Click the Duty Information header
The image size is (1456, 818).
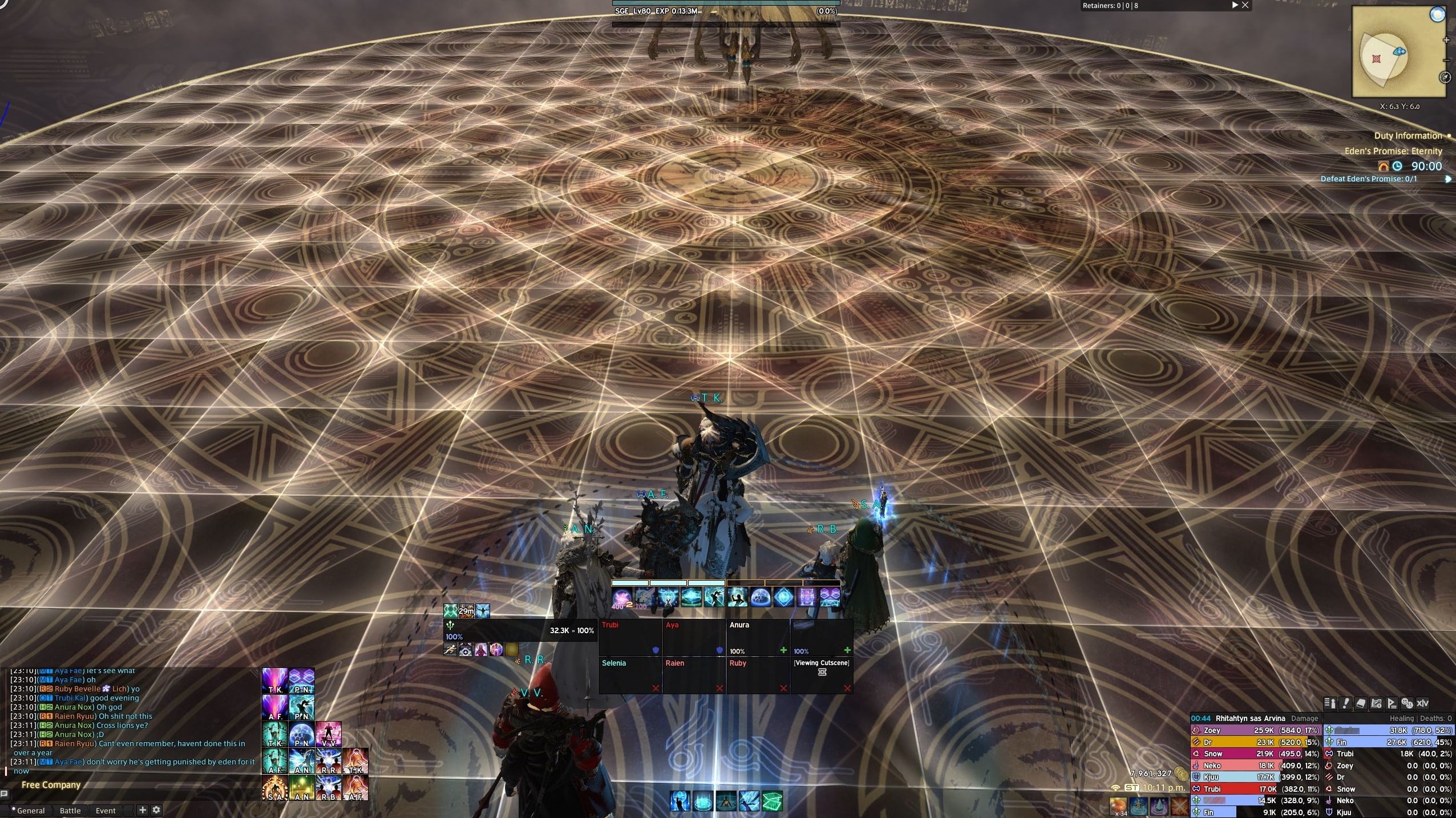click(x=1408, y=136)
